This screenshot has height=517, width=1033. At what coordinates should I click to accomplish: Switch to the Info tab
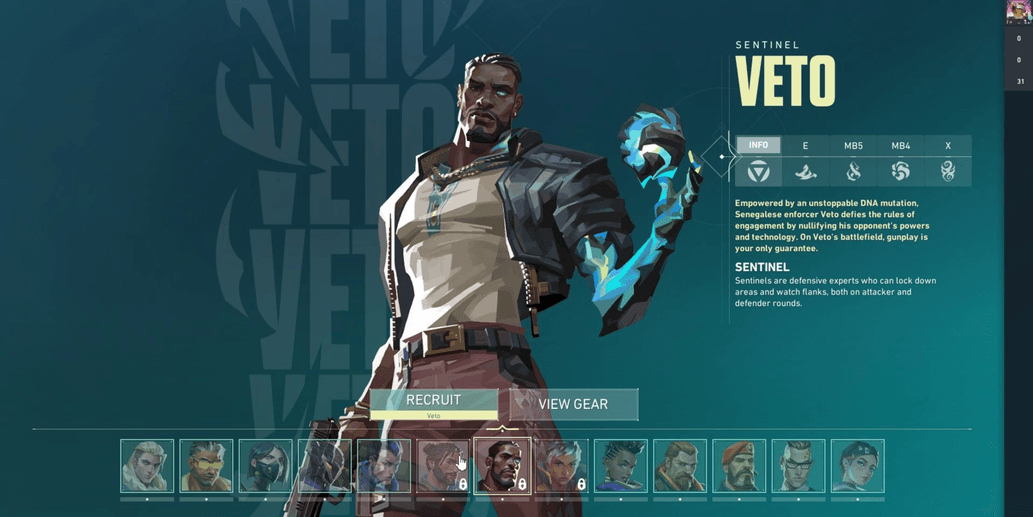(x=758, y=146)
